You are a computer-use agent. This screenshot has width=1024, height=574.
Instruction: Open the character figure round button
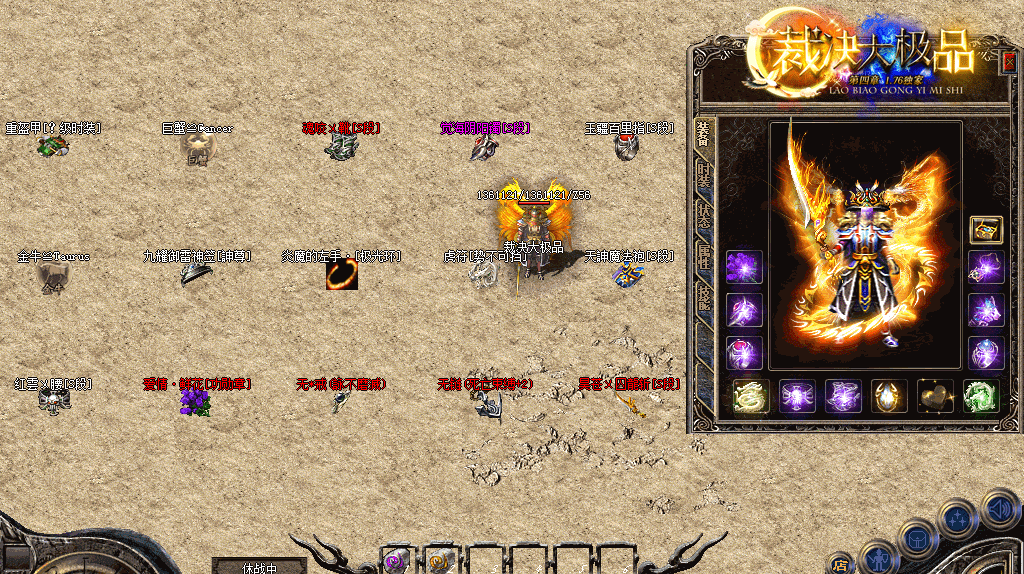pos(879,557)
